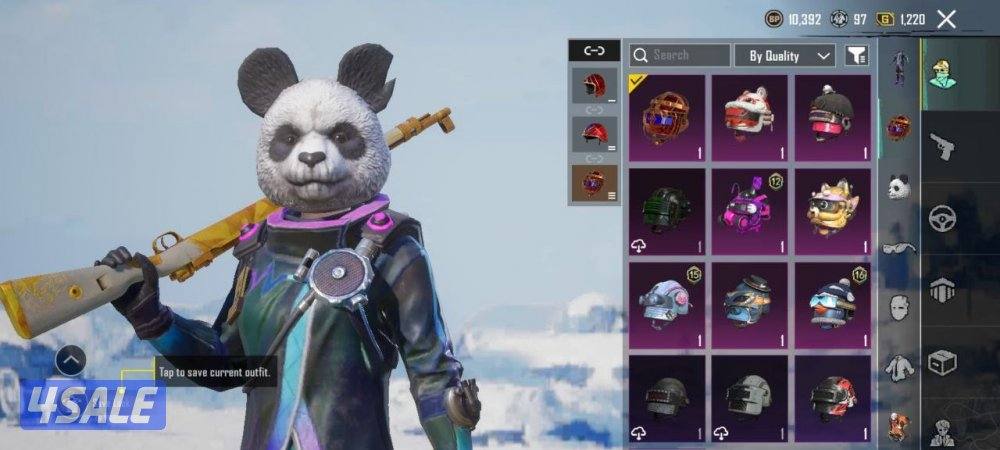Viewport: 1000px width, 450px height.
Task: Open the crate box tab
Action: click(x=942, y=360)
